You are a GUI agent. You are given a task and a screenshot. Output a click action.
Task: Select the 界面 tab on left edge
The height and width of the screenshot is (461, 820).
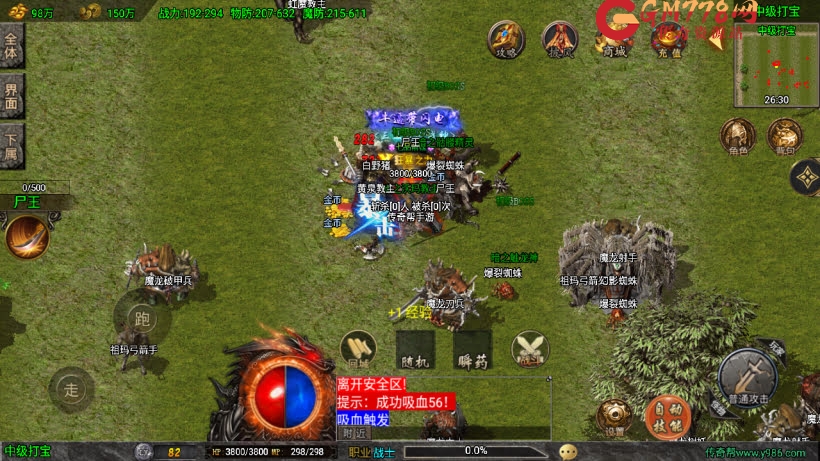(x=11, y=97)
